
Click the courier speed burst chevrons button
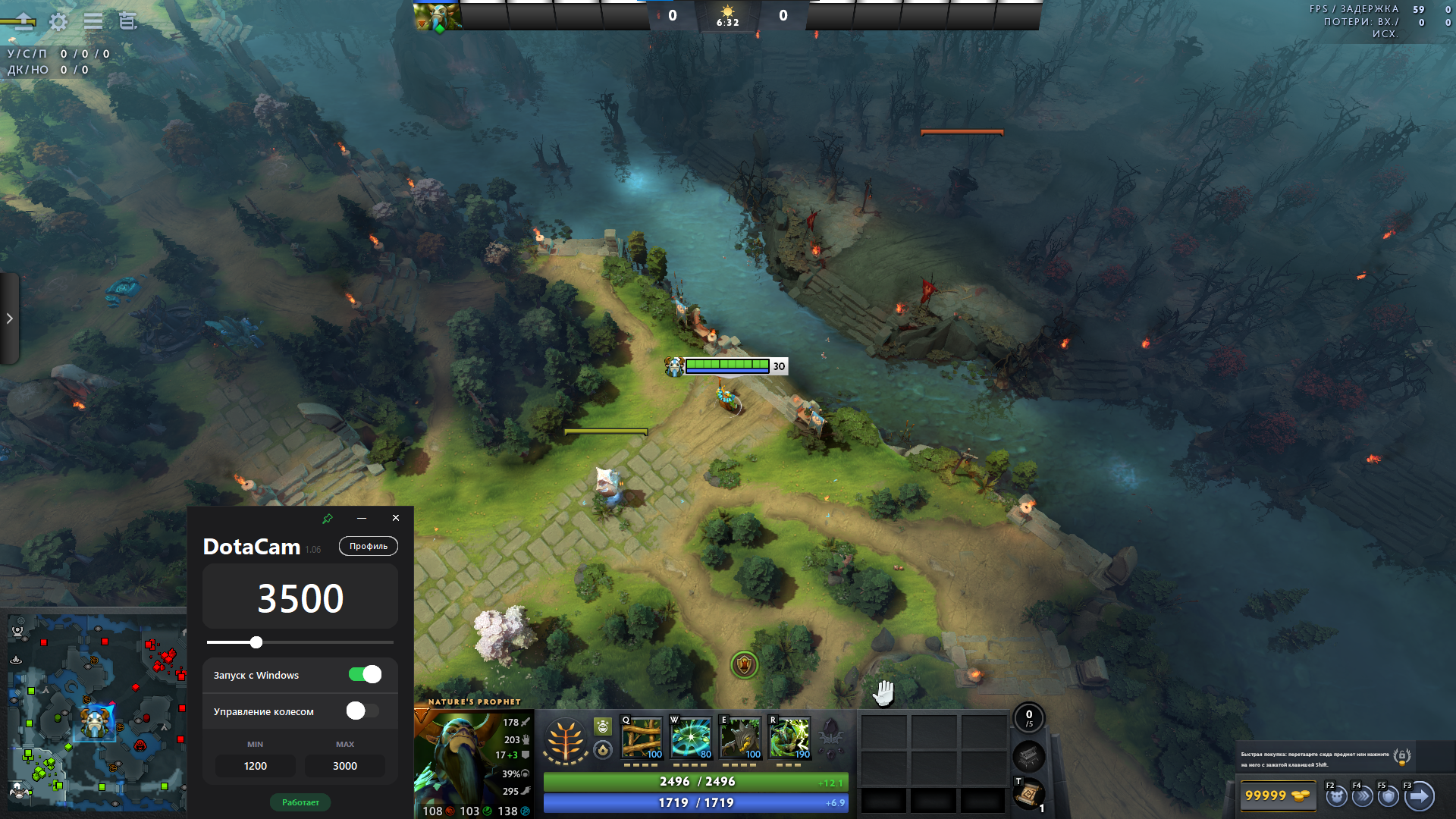1363,796
